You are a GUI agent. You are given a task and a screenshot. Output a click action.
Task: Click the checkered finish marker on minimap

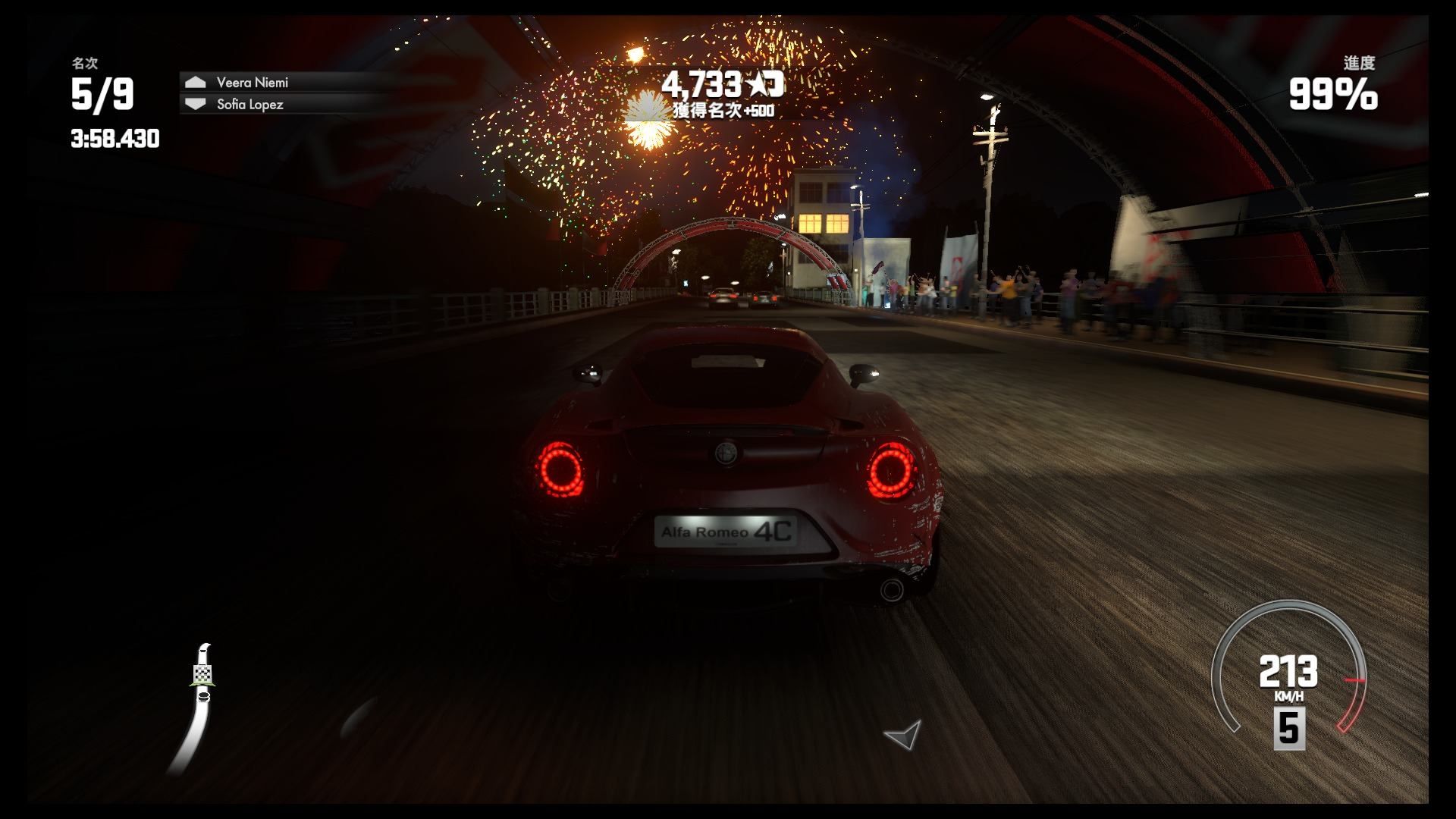pyautogui.click(x=202, y=673)
